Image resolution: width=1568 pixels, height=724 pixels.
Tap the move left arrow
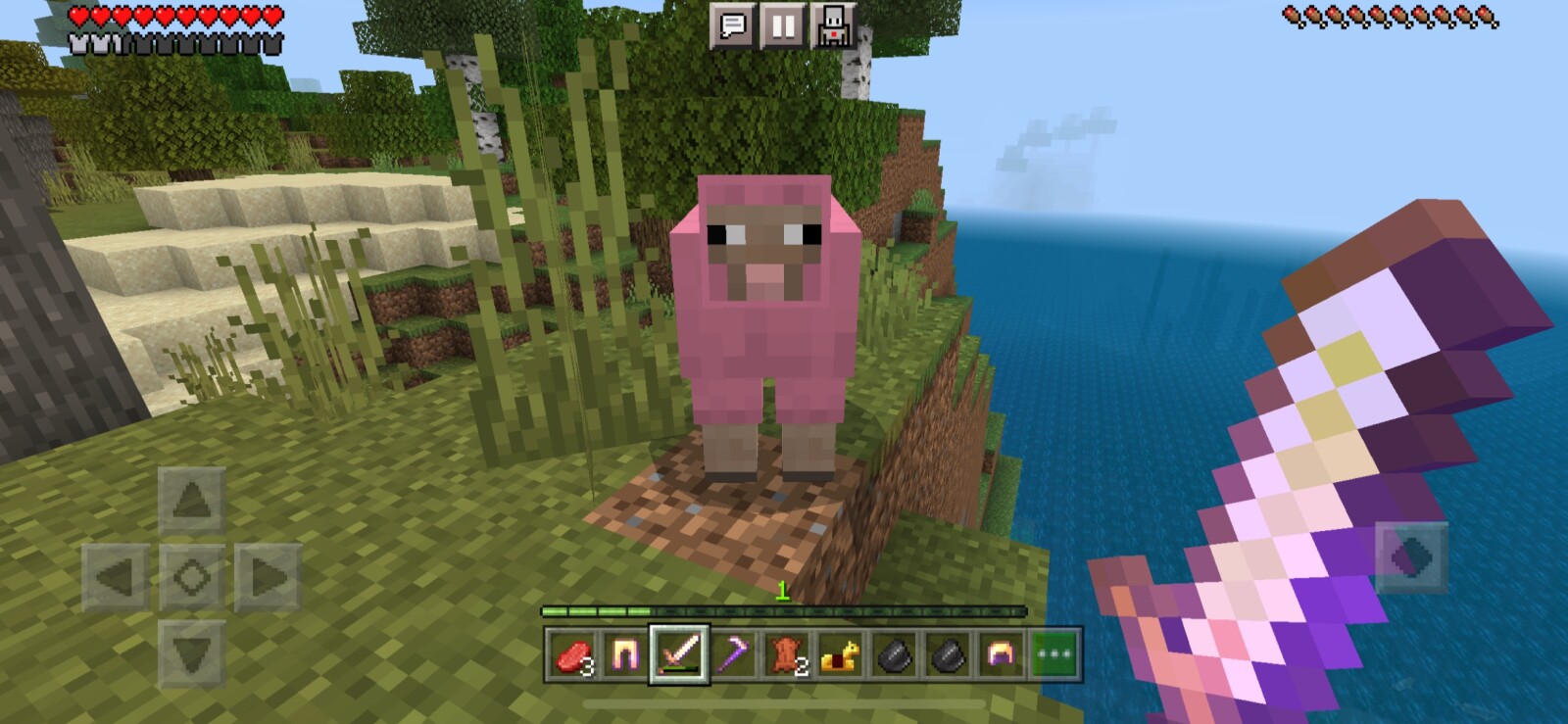point(116,577)
